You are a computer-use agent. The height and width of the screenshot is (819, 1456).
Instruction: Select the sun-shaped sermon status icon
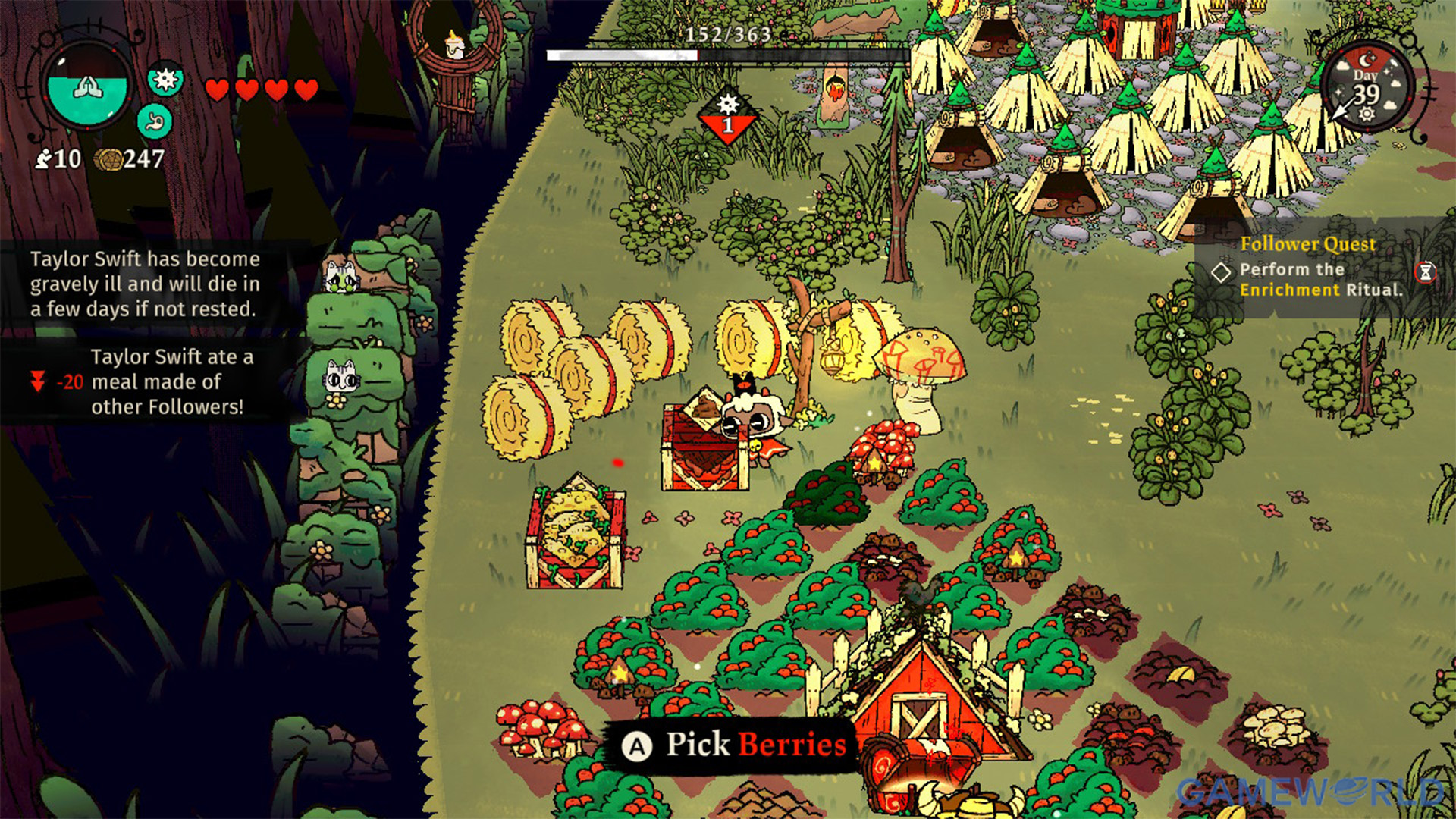click(165, 79)
